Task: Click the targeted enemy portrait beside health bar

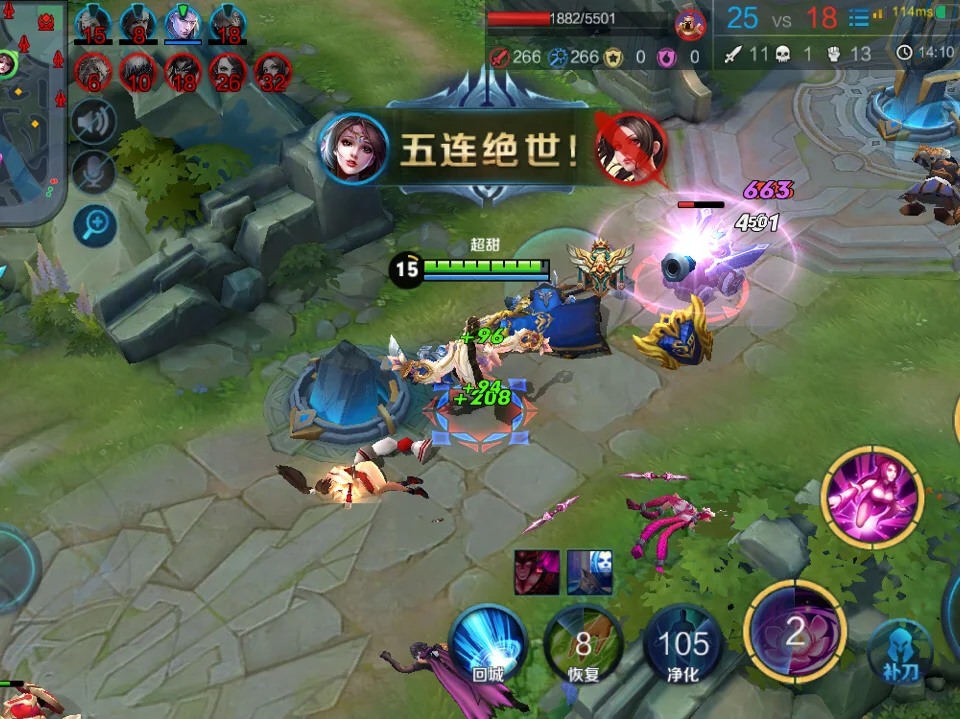Action: [690, 22]
